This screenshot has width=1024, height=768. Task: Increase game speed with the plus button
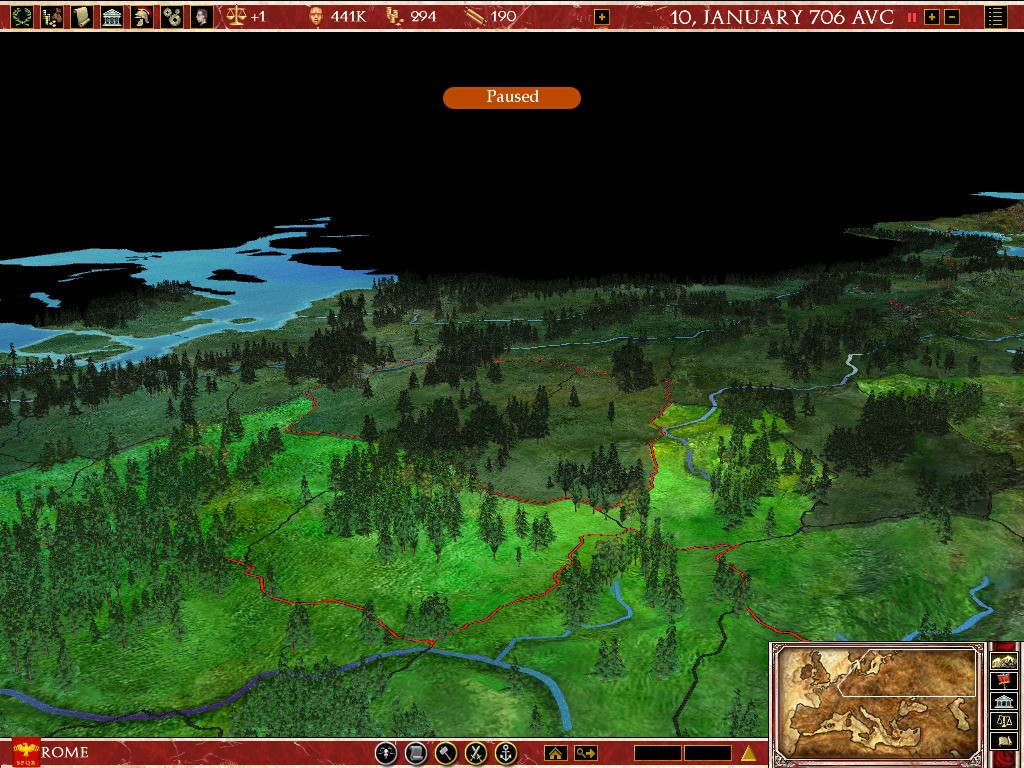pyautogui.click(x=932, y=17)
